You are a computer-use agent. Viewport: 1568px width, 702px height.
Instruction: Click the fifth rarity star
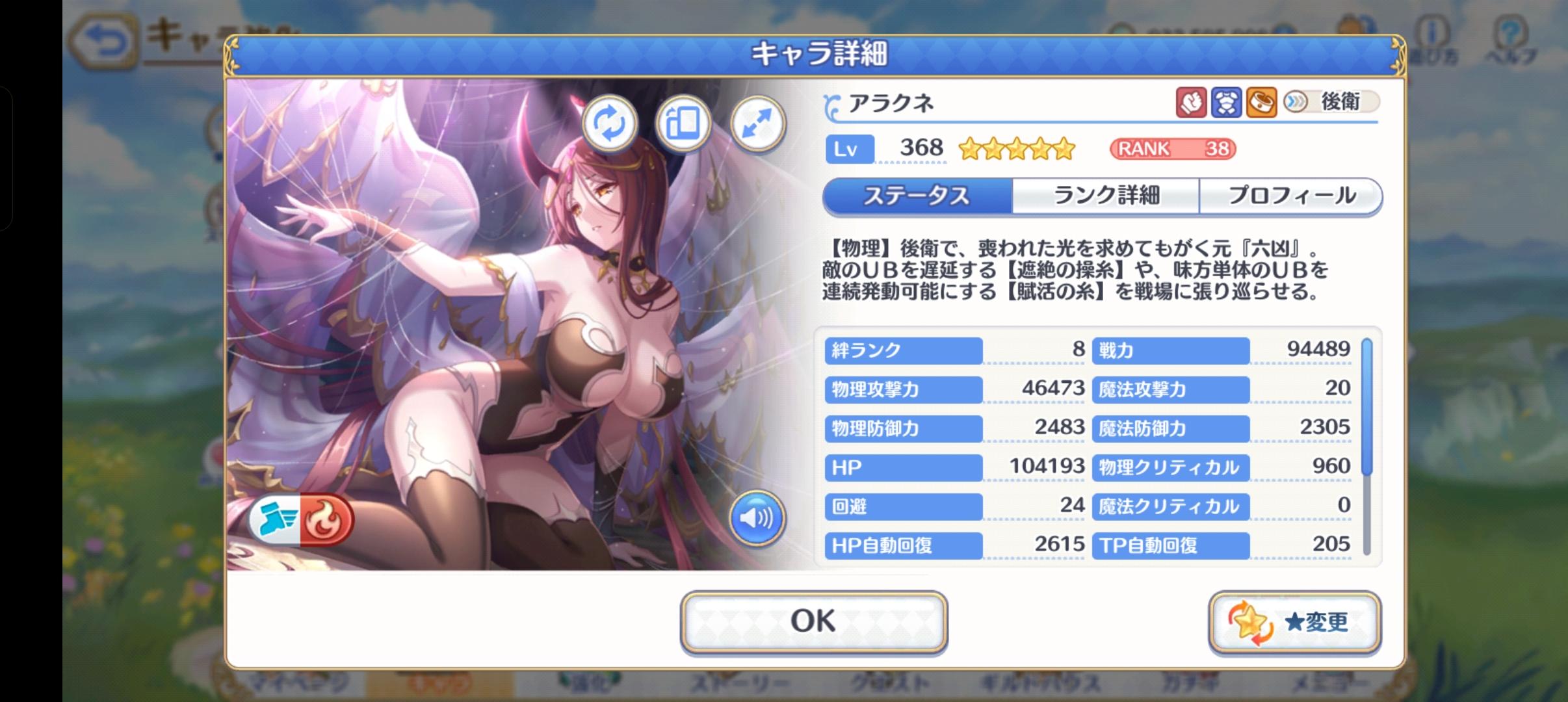tap(1064, 148)
